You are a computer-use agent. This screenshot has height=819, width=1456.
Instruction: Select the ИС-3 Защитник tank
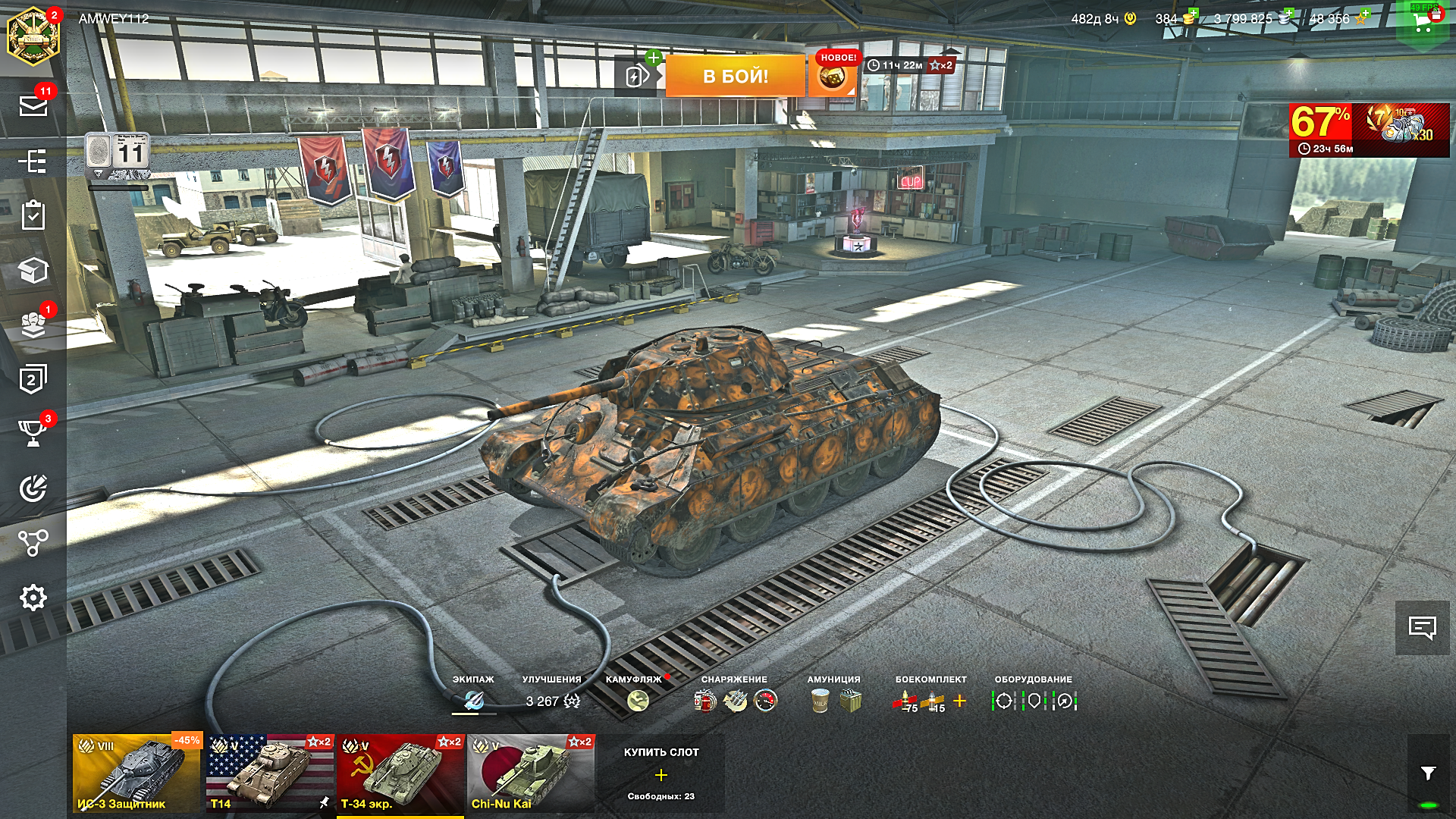click(x=137, y=773)
